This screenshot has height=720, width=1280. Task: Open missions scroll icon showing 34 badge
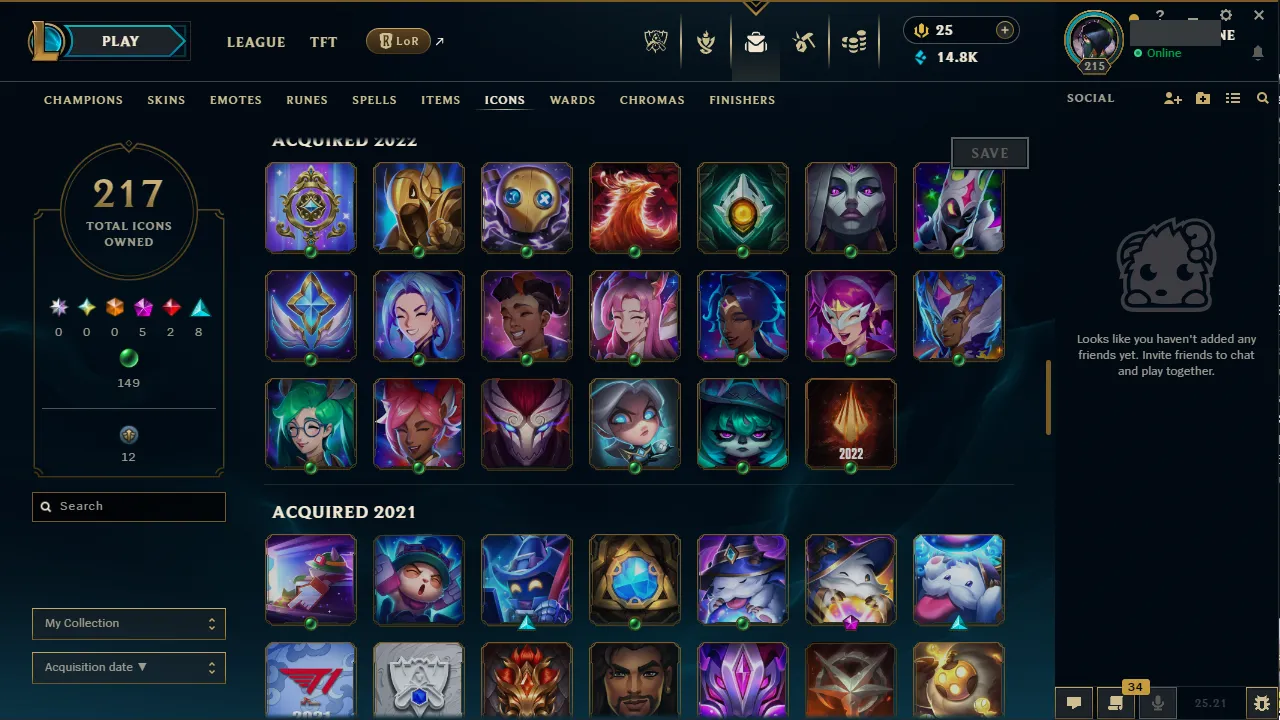click(x=1116, y=703)
